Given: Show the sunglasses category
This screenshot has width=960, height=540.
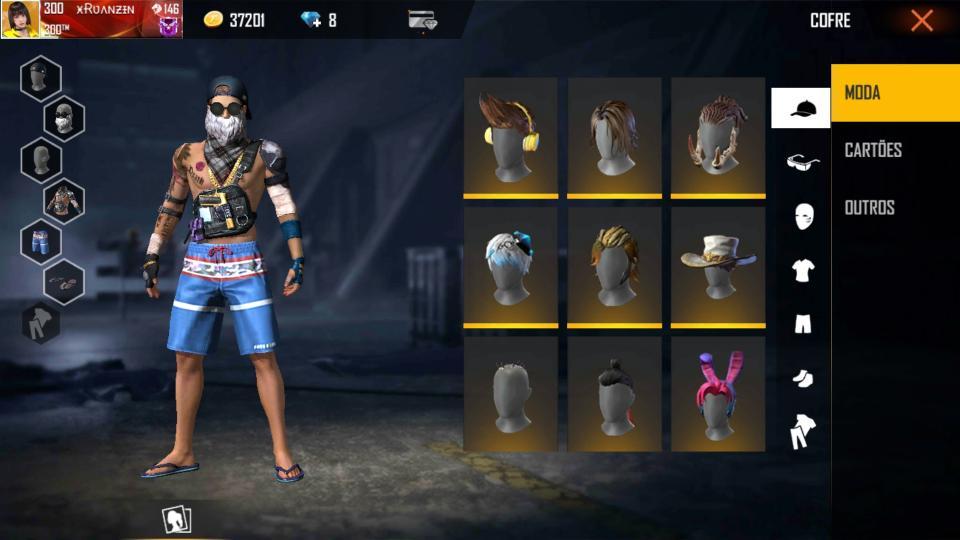Looking at the screenshot, I should pos(802,162).
